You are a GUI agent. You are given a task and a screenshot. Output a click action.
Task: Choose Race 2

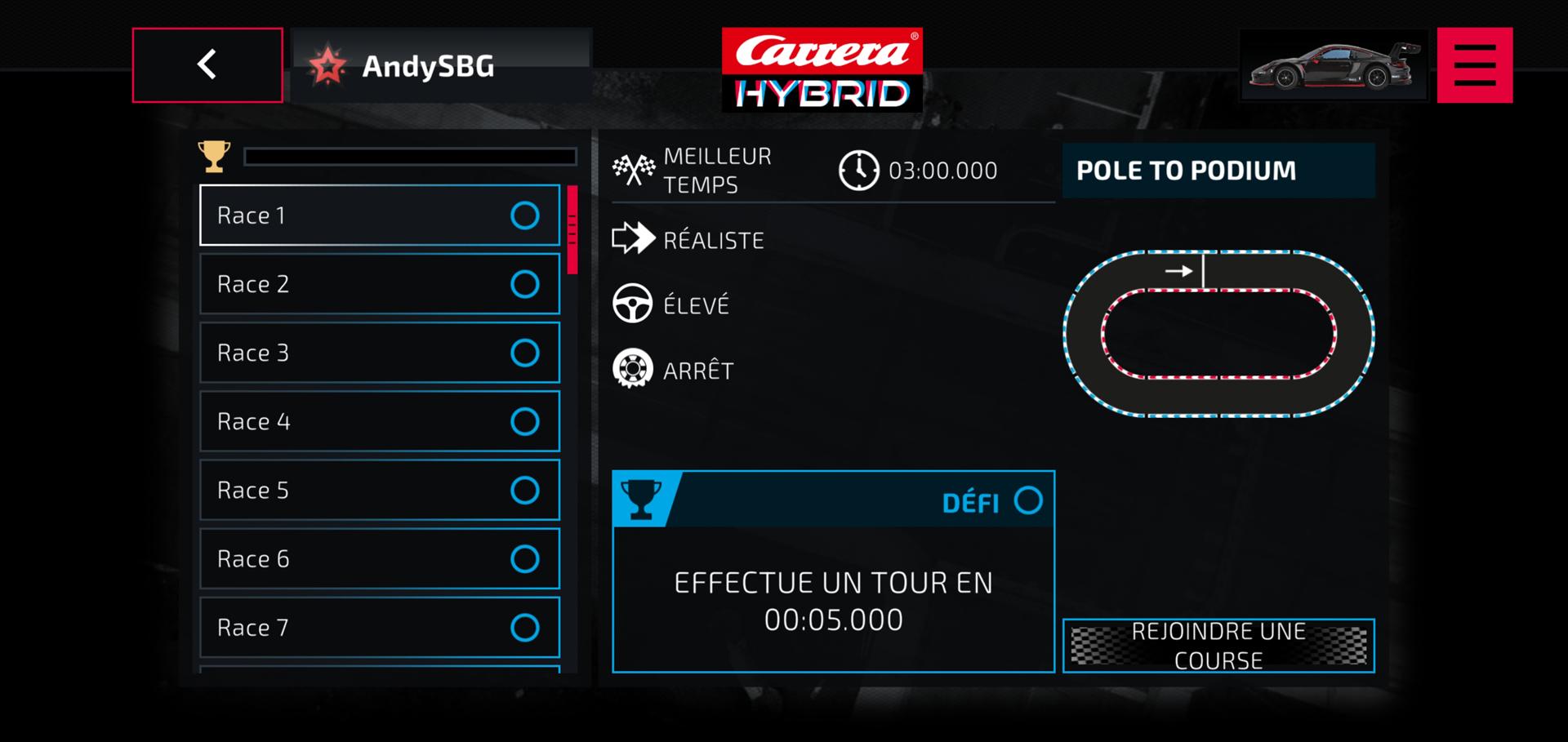pyautogui.click(x=380, y=284)
